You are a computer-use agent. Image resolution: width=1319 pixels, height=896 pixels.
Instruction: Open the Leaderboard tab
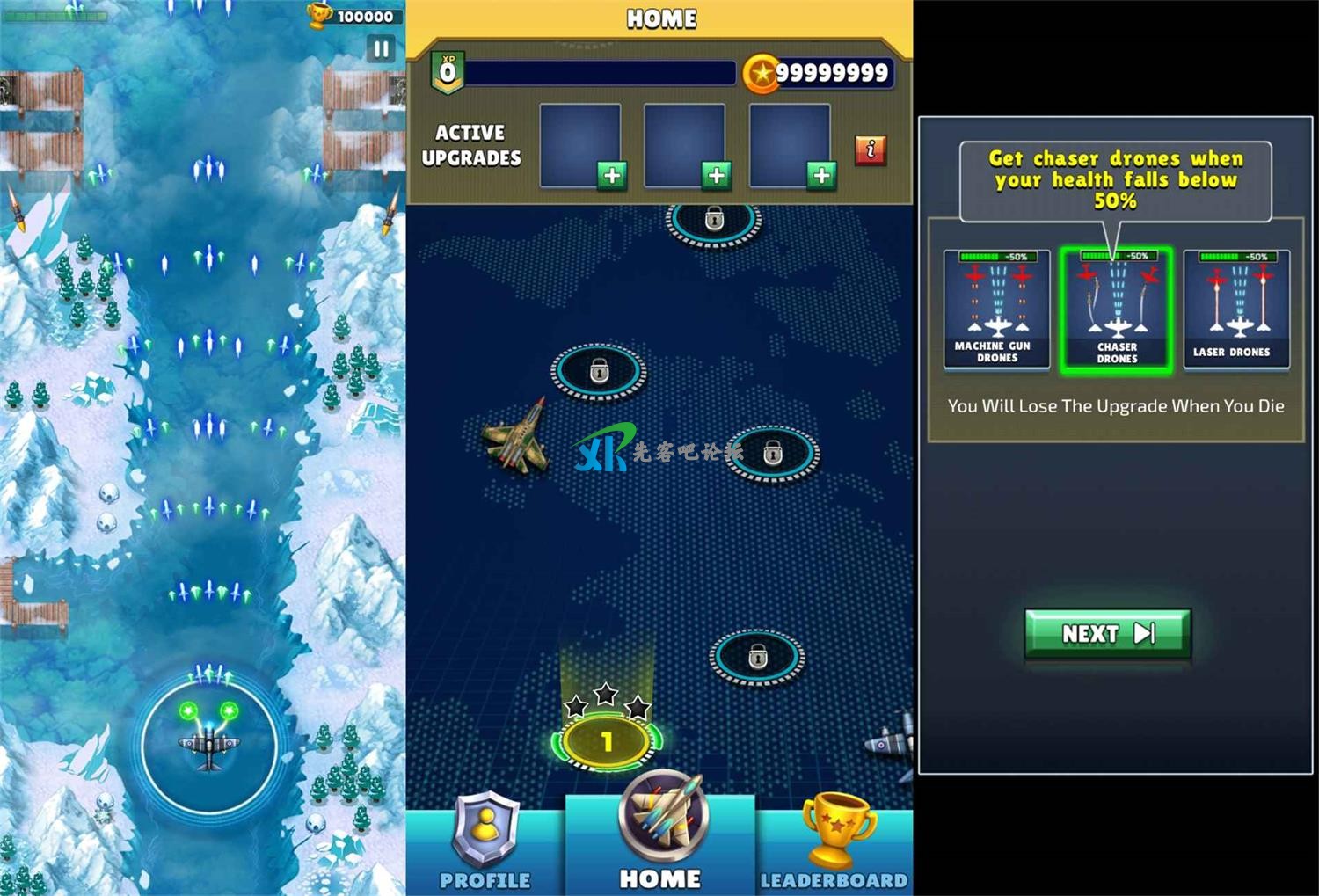(x=834, y=841)
